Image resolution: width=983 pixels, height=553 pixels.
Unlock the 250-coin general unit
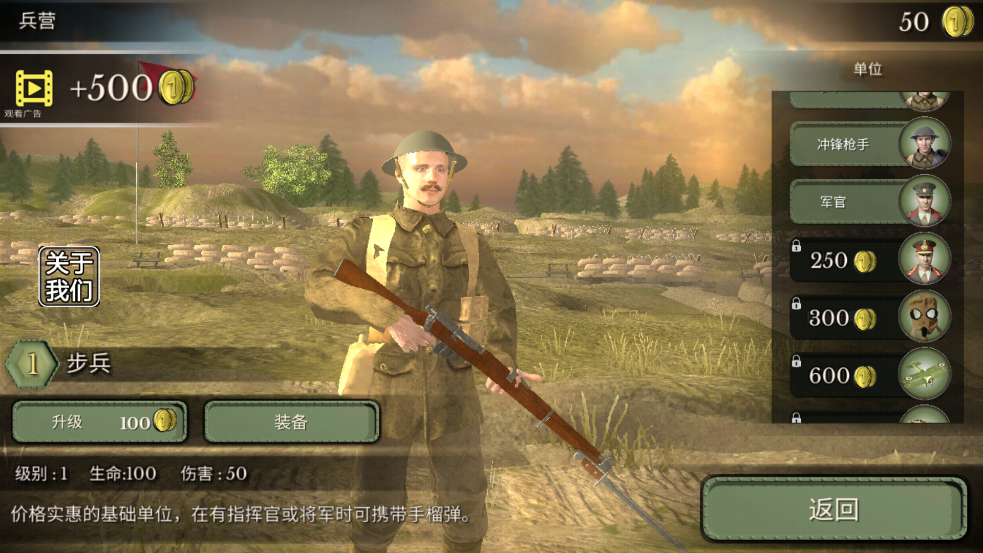(x=868, y=261)
